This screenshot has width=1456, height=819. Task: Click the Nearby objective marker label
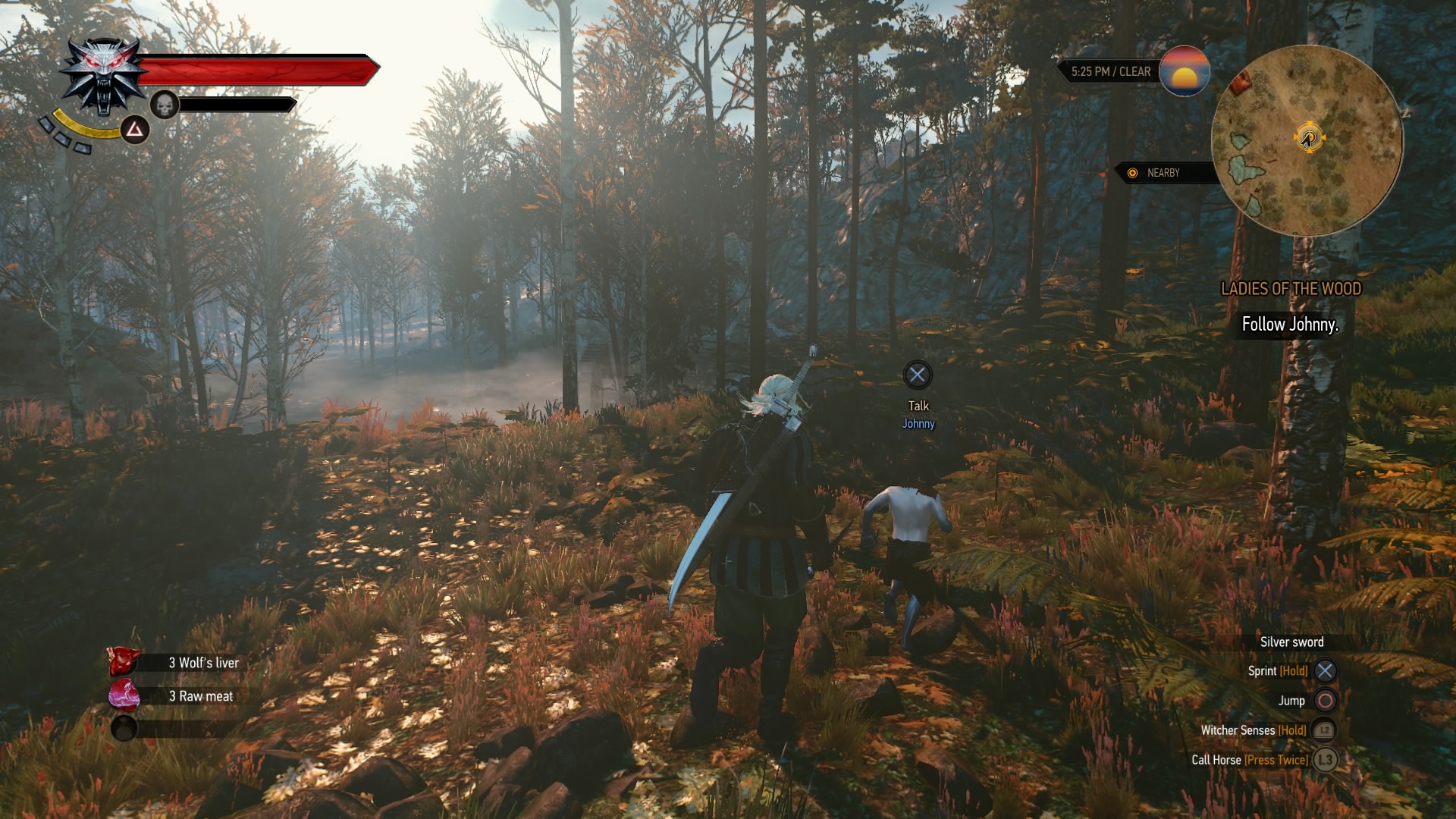pyautogui.click(x=1163, y=173)
